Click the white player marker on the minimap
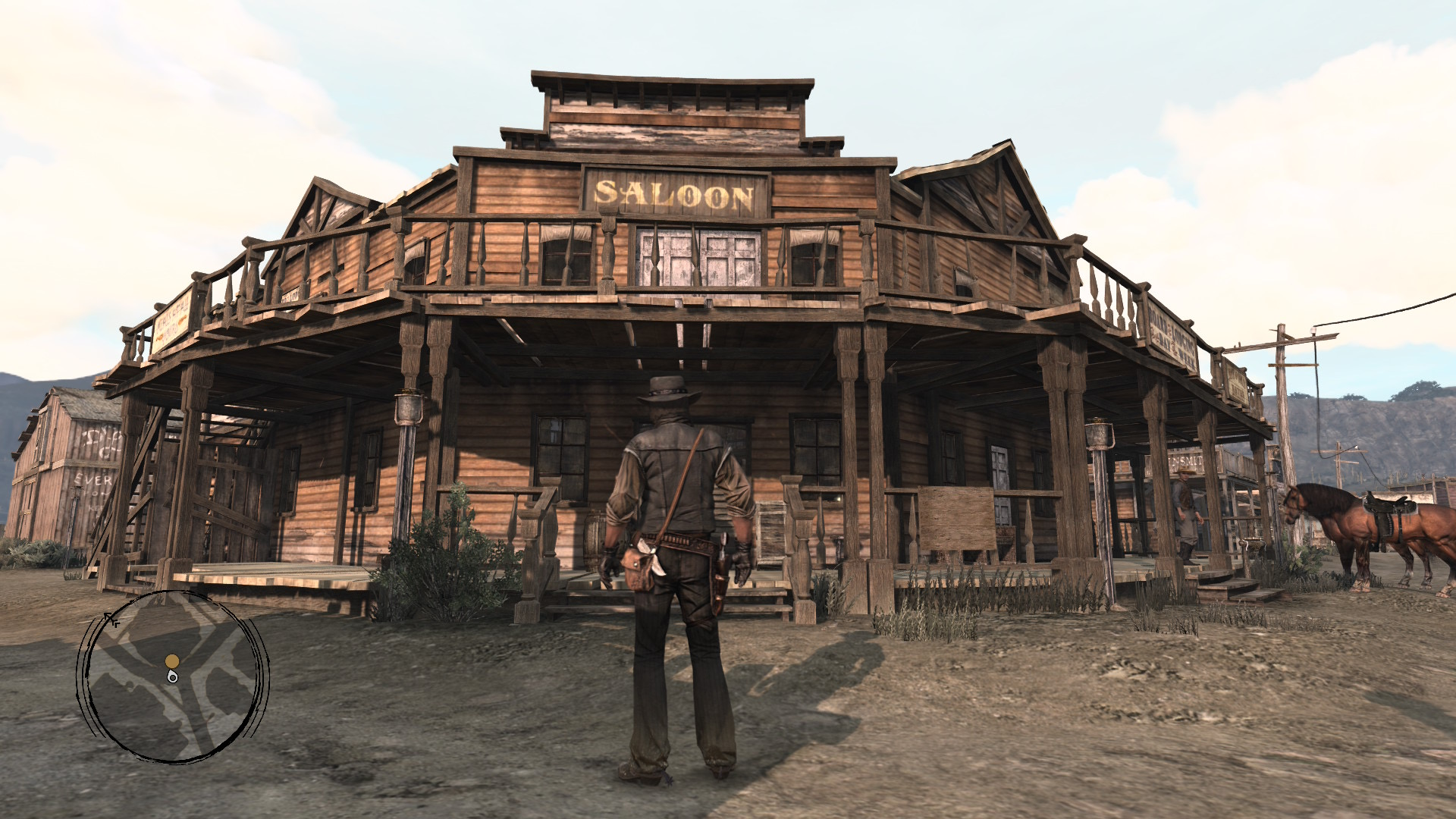The width and height of the screenshot is (1456, 819). tap(173, 676)
